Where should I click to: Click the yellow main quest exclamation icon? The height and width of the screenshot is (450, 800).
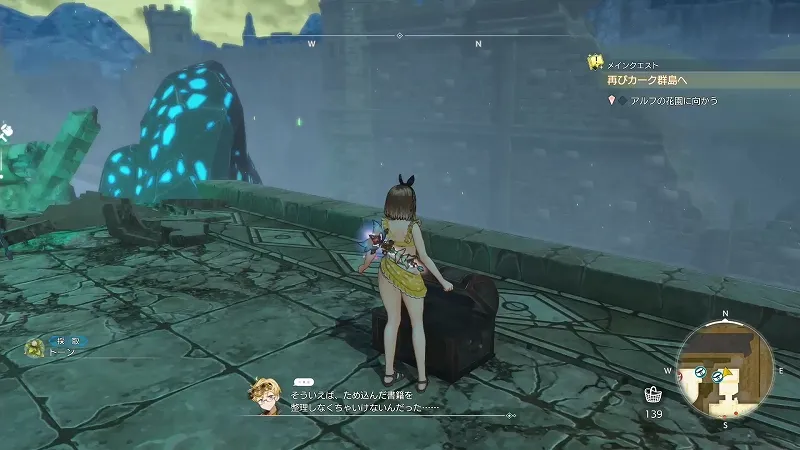pos(594,62)
